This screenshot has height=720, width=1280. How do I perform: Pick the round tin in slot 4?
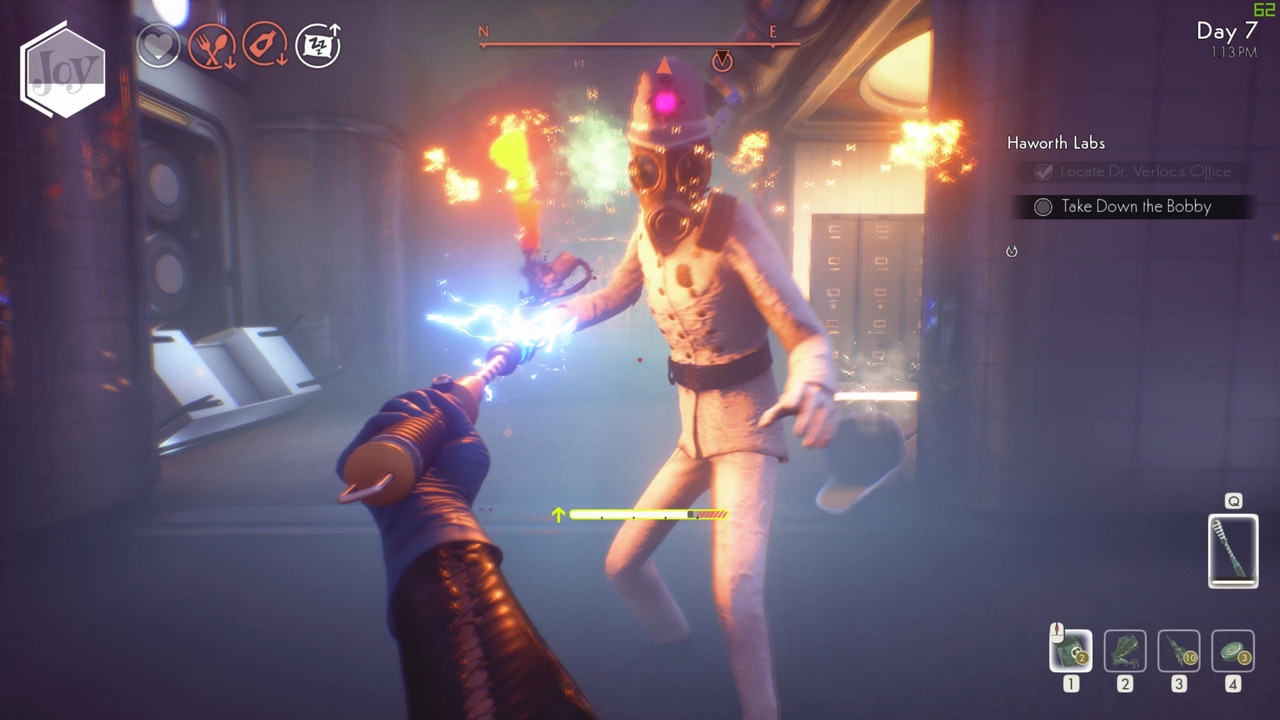(1233, 651)
